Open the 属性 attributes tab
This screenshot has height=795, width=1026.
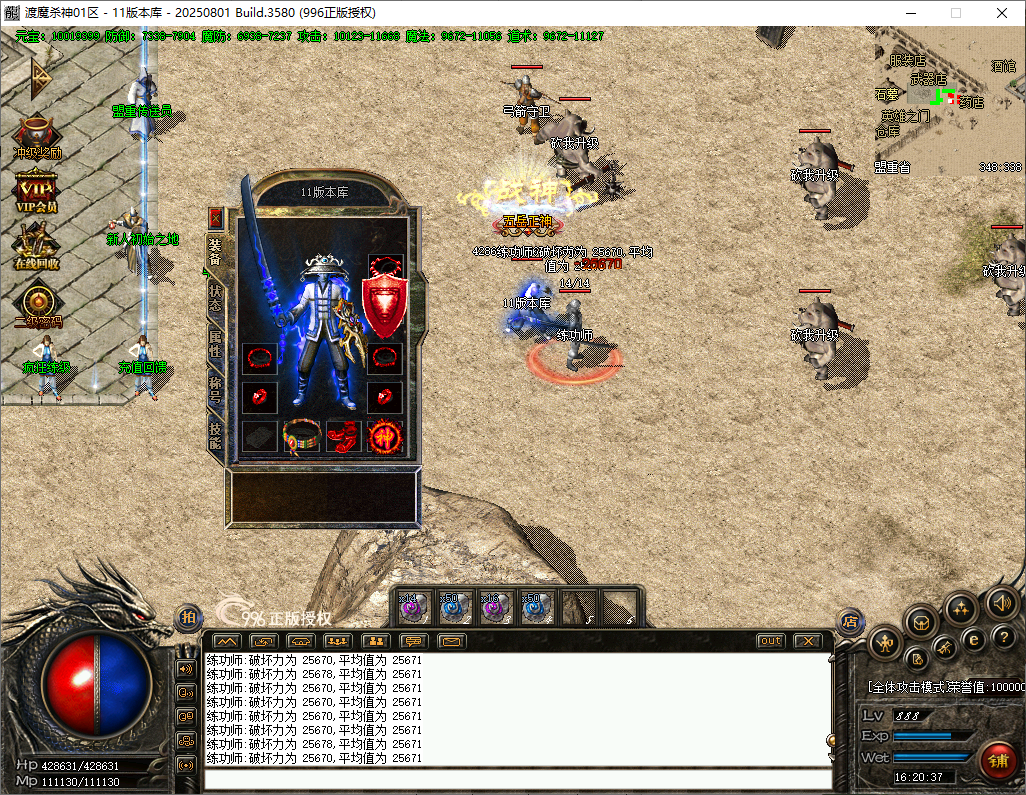215,343
